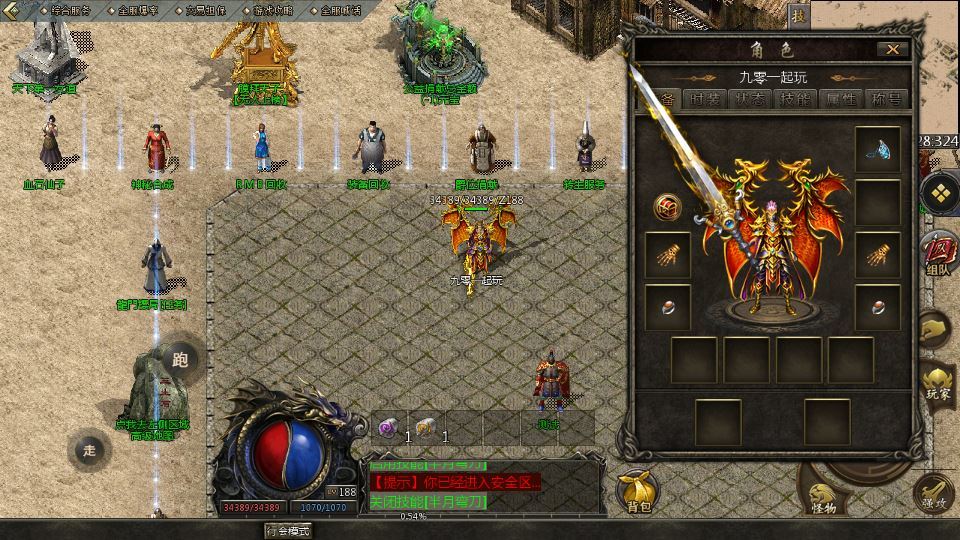Open the 综合服务 top menu

[x=71, y=9]
